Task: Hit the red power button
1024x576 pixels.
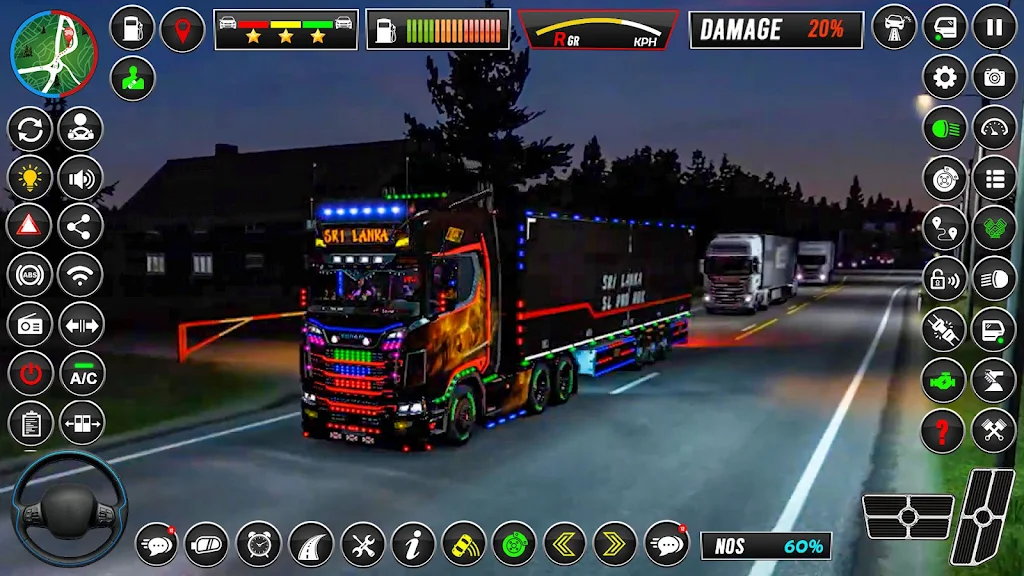Action: pos(30,374)
